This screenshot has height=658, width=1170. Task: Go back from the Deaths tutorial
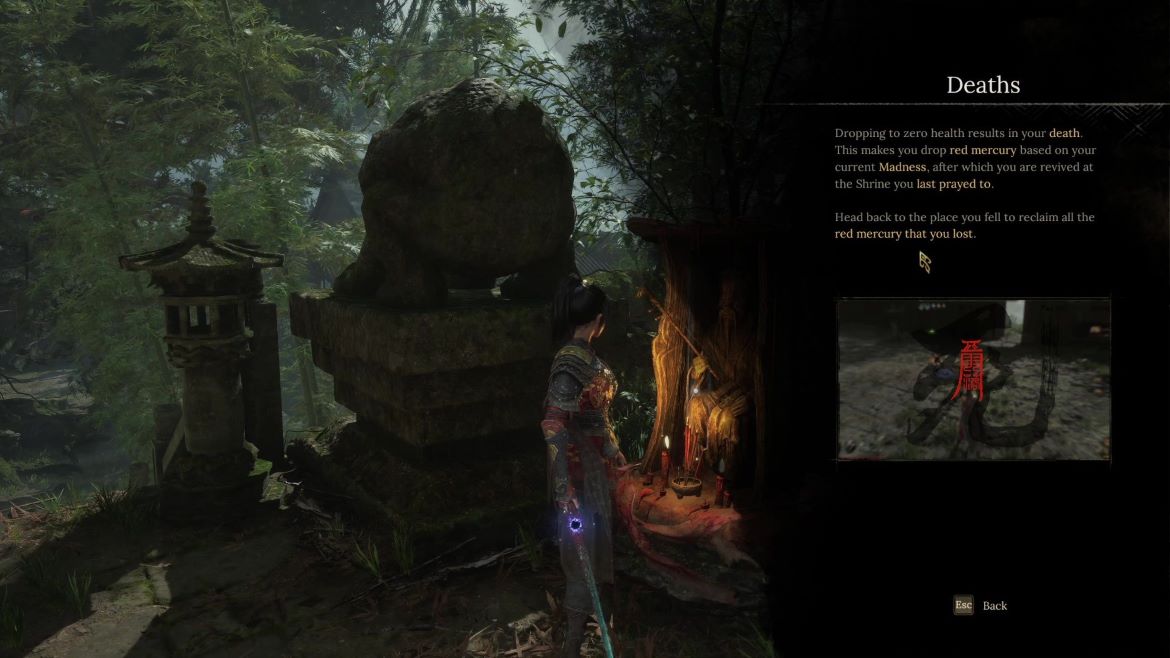coord(981,605)
